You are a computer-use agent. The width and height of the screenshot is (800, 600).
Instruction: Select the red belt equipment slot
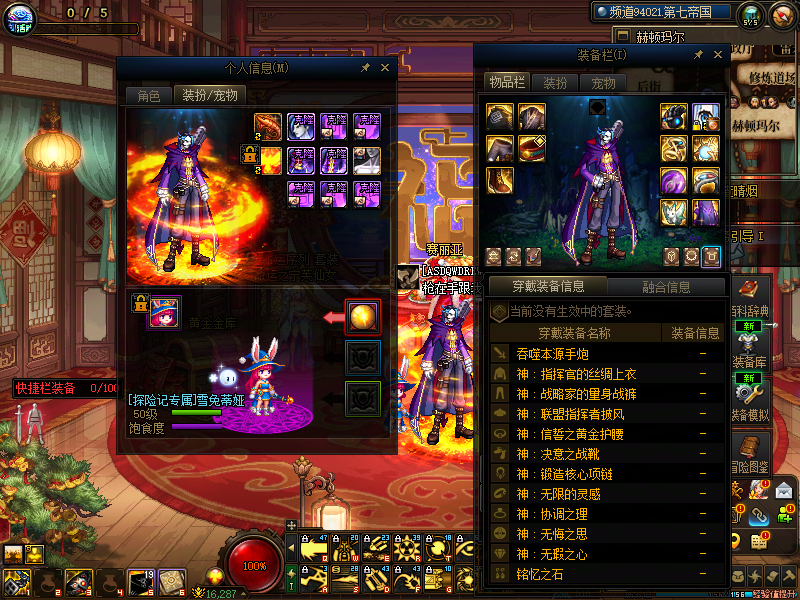coord(532,149)
